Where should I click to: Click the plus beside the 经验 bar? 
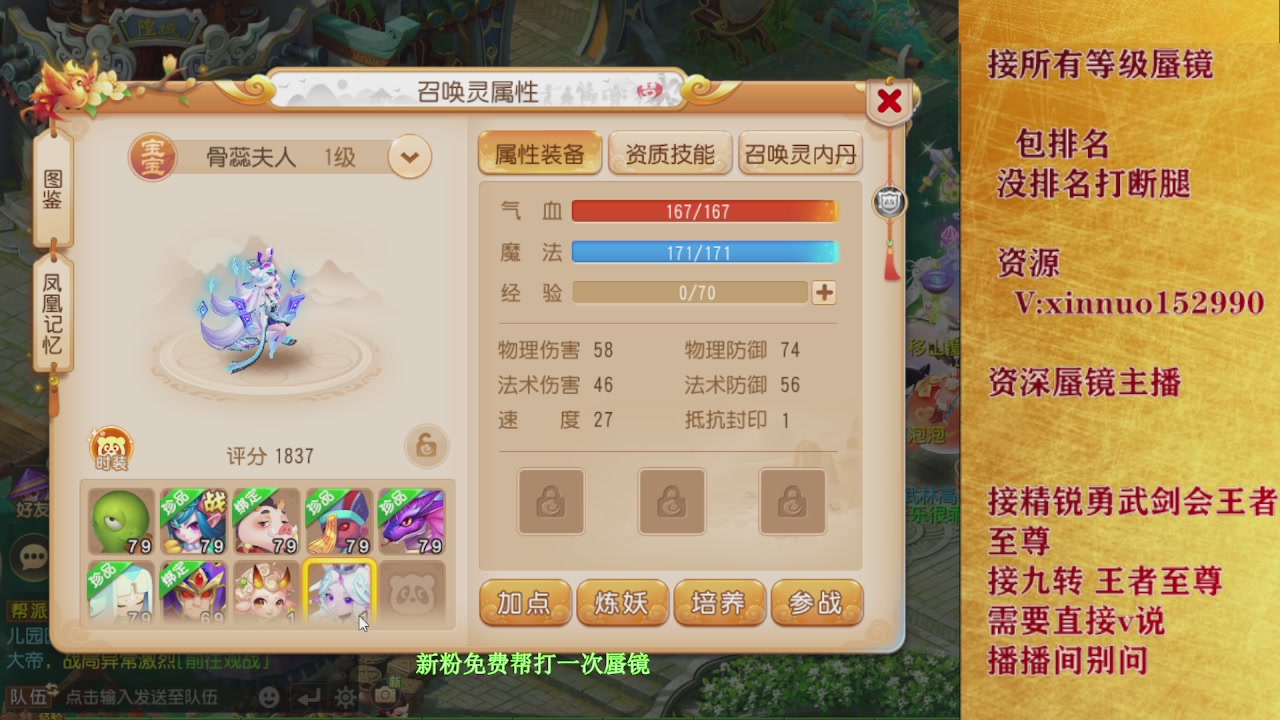(822, 292)
